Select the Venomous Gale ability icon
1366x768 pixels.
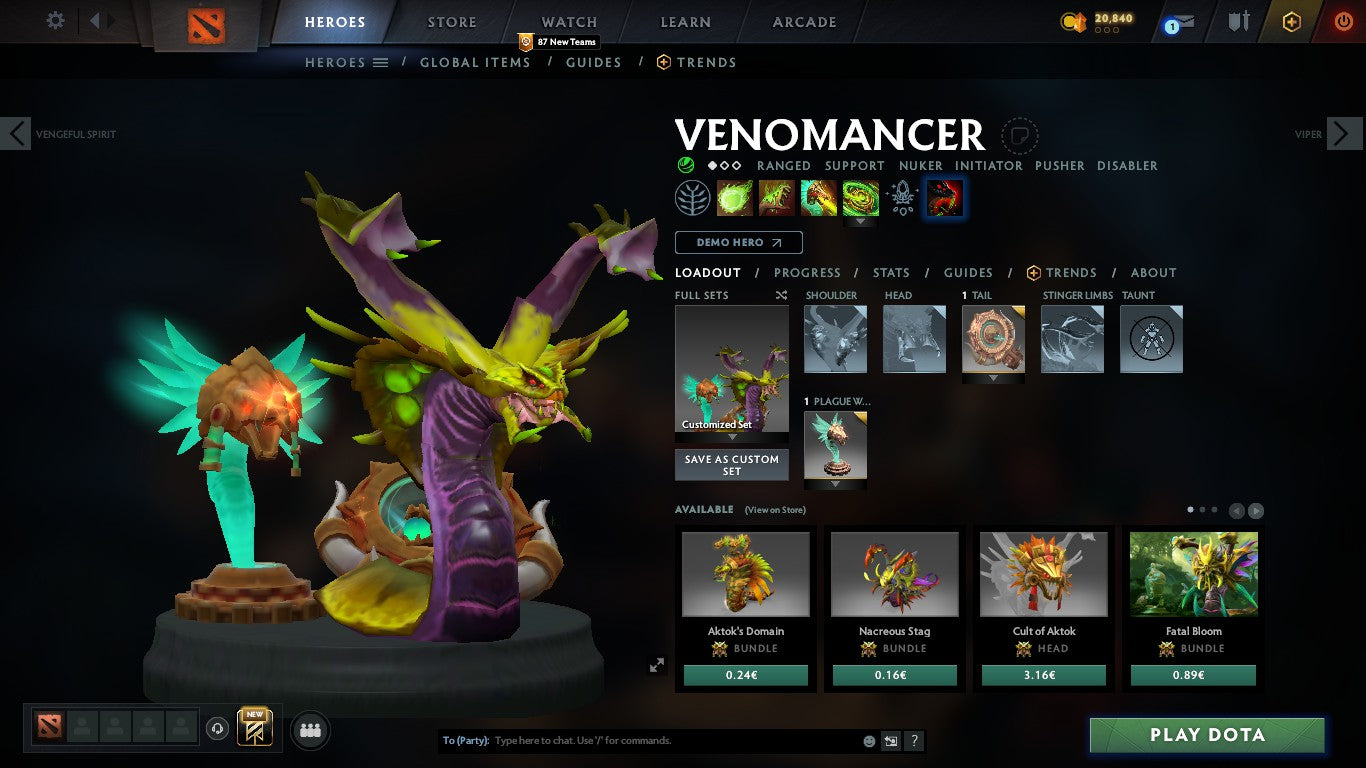736,197
